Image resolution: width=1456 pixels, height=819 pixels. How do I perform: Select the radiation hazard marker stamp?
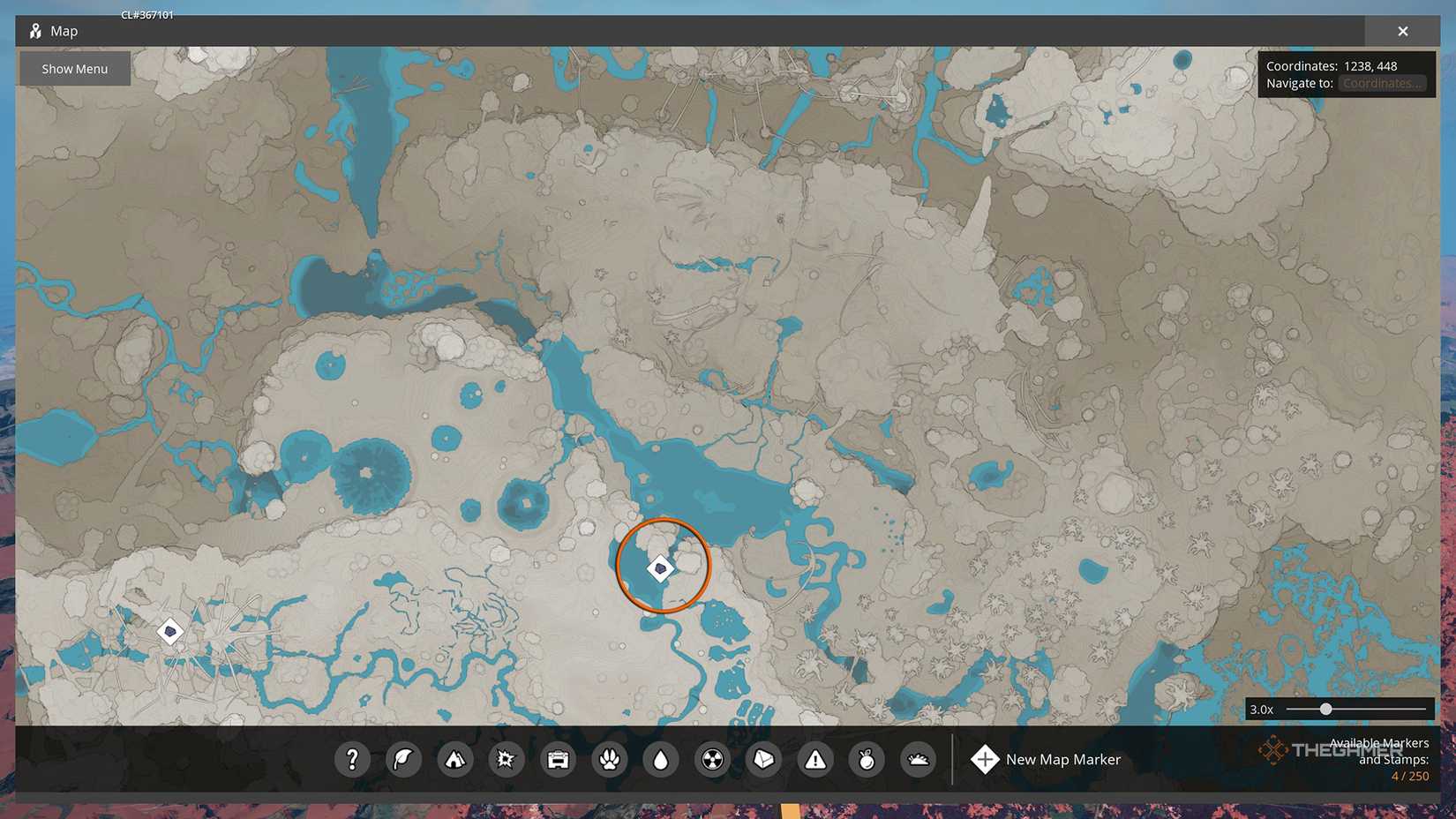coord(712,759)
